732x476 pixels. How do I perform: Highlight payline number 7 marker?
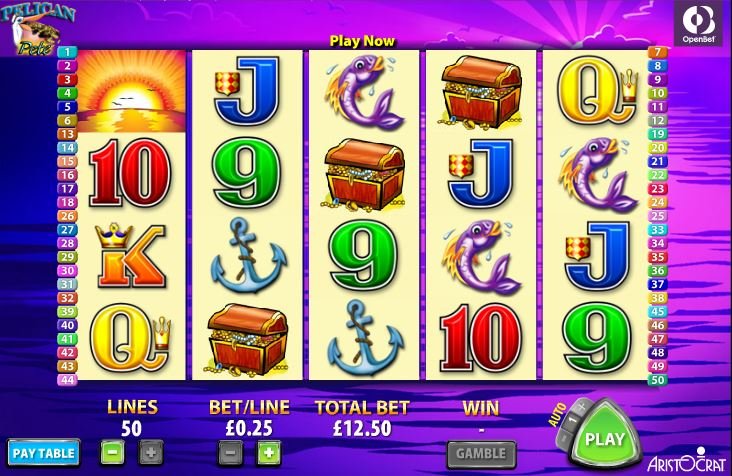(658, 52)
